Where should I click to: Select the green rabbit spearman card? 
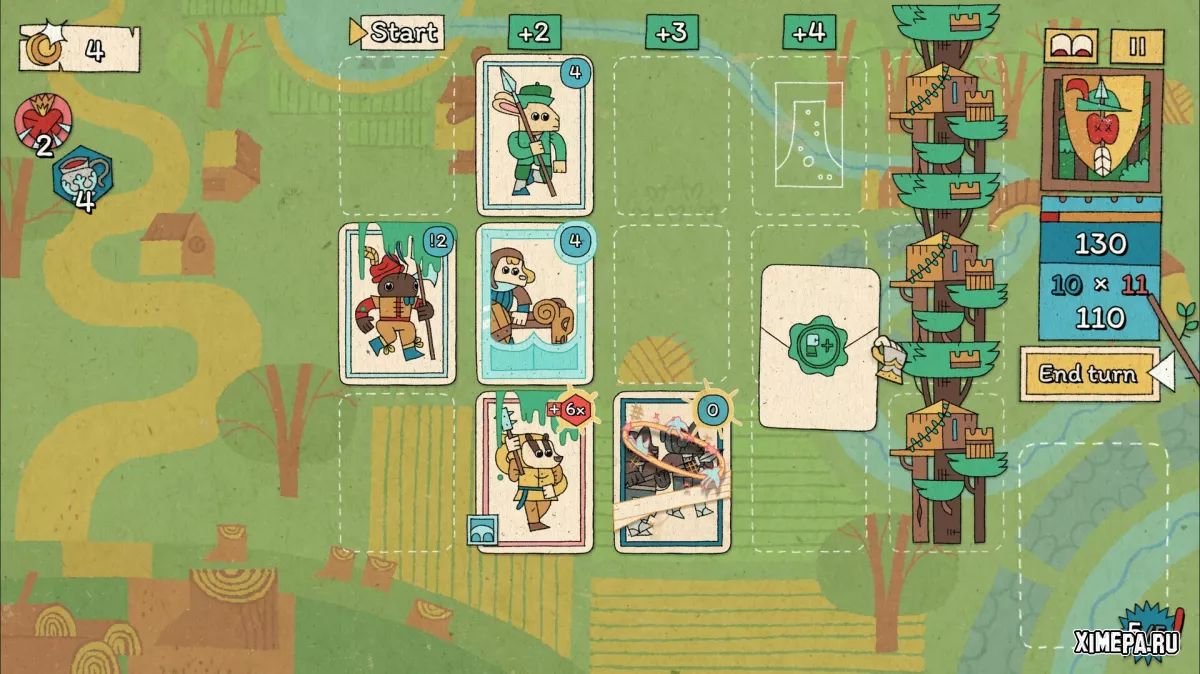tap(535, 135)
